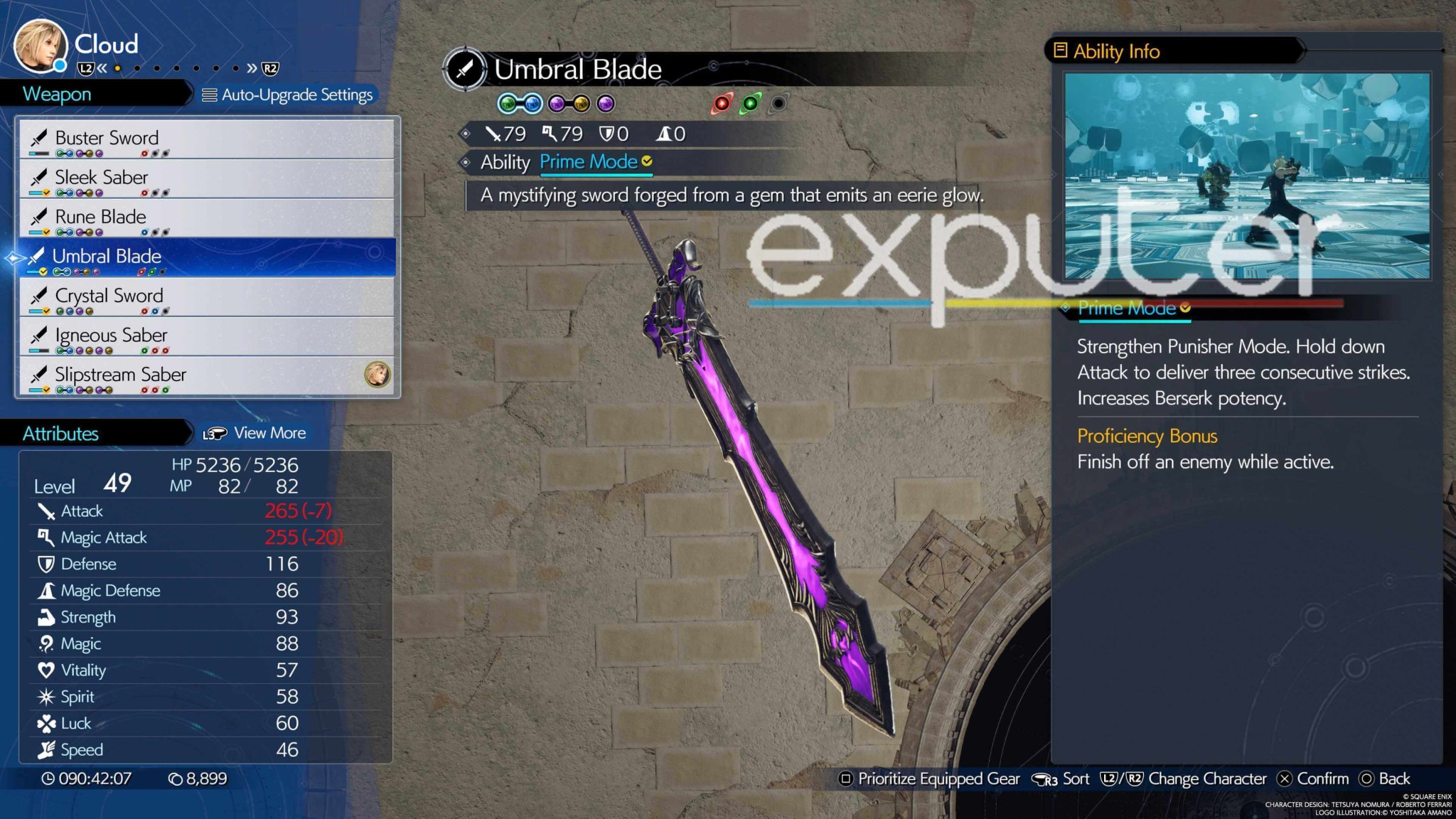Open Auto-Upgrade Settings
Viewport: 1456px width, 819px height.
click(x=288, y=95)
